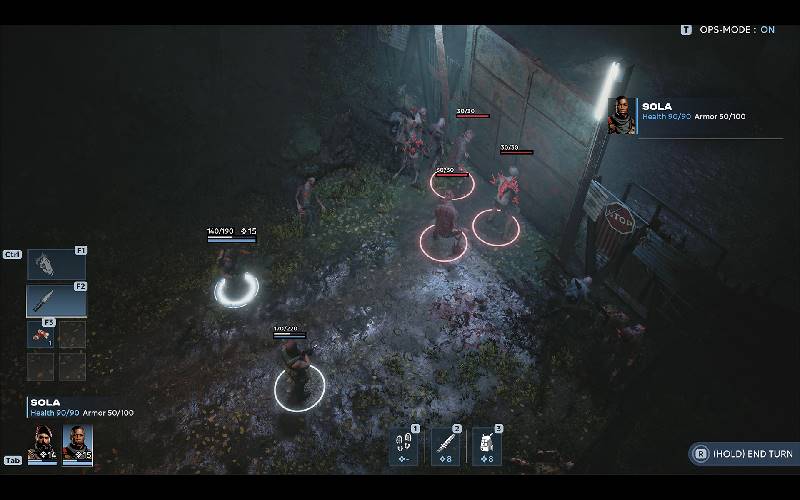Click the End Turn button

(741, 454)
